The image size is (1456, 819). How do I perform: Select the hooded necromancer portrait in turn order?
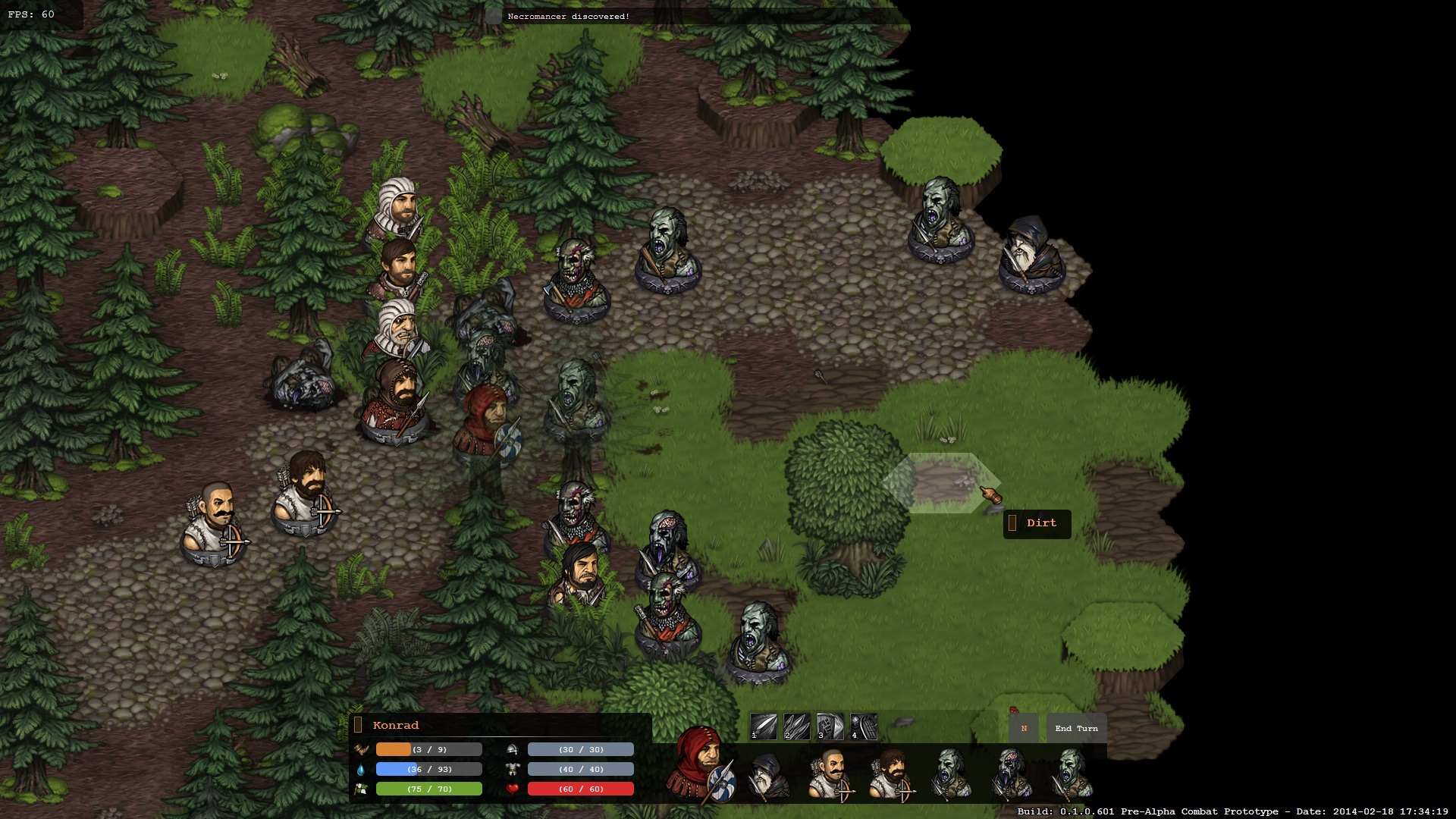click(768, 773)
